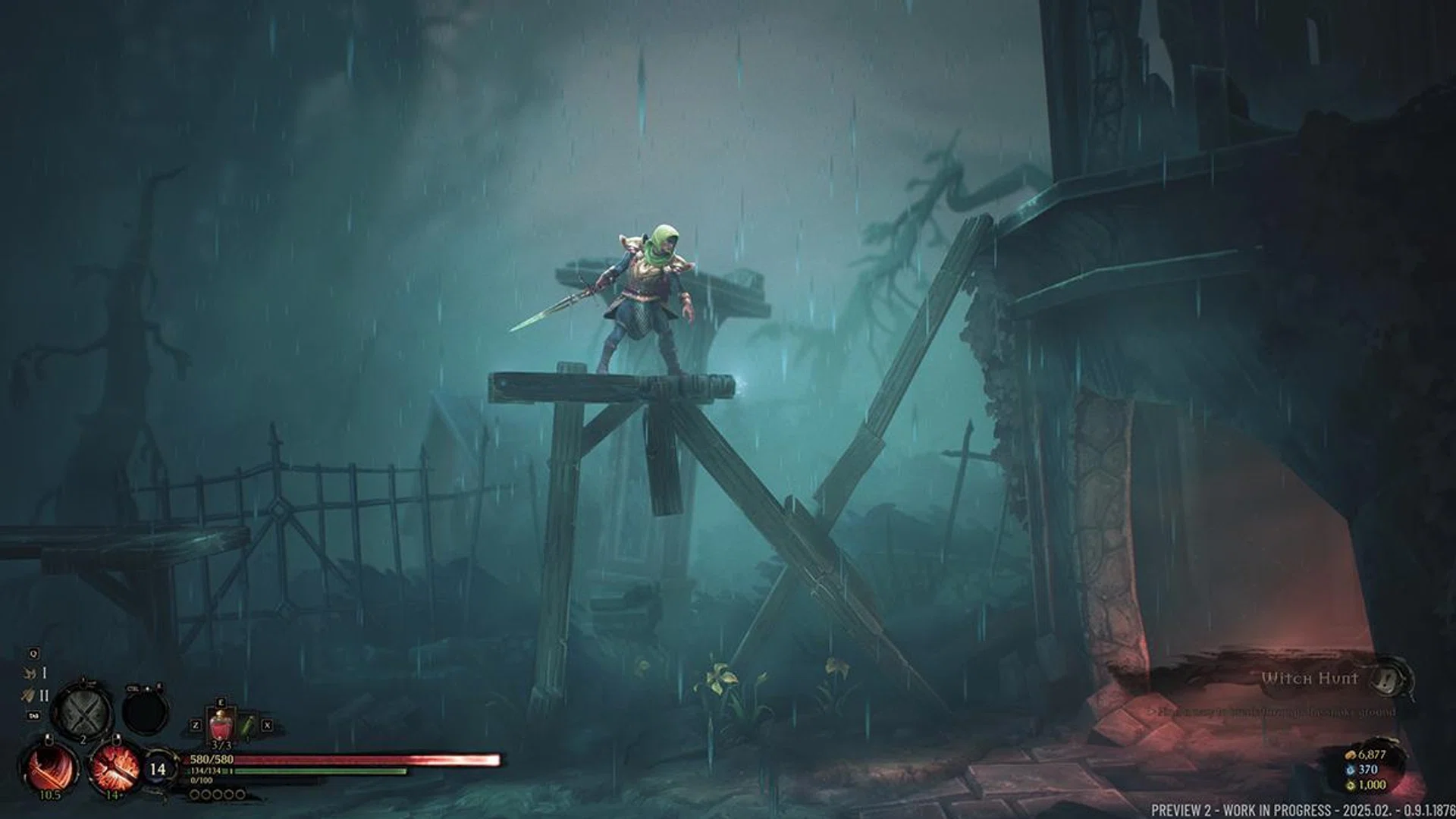Viewport: 1456px width, 819px height.
Task: Click the fiery rune skill icon showing 14+
Action: point(115,770)
